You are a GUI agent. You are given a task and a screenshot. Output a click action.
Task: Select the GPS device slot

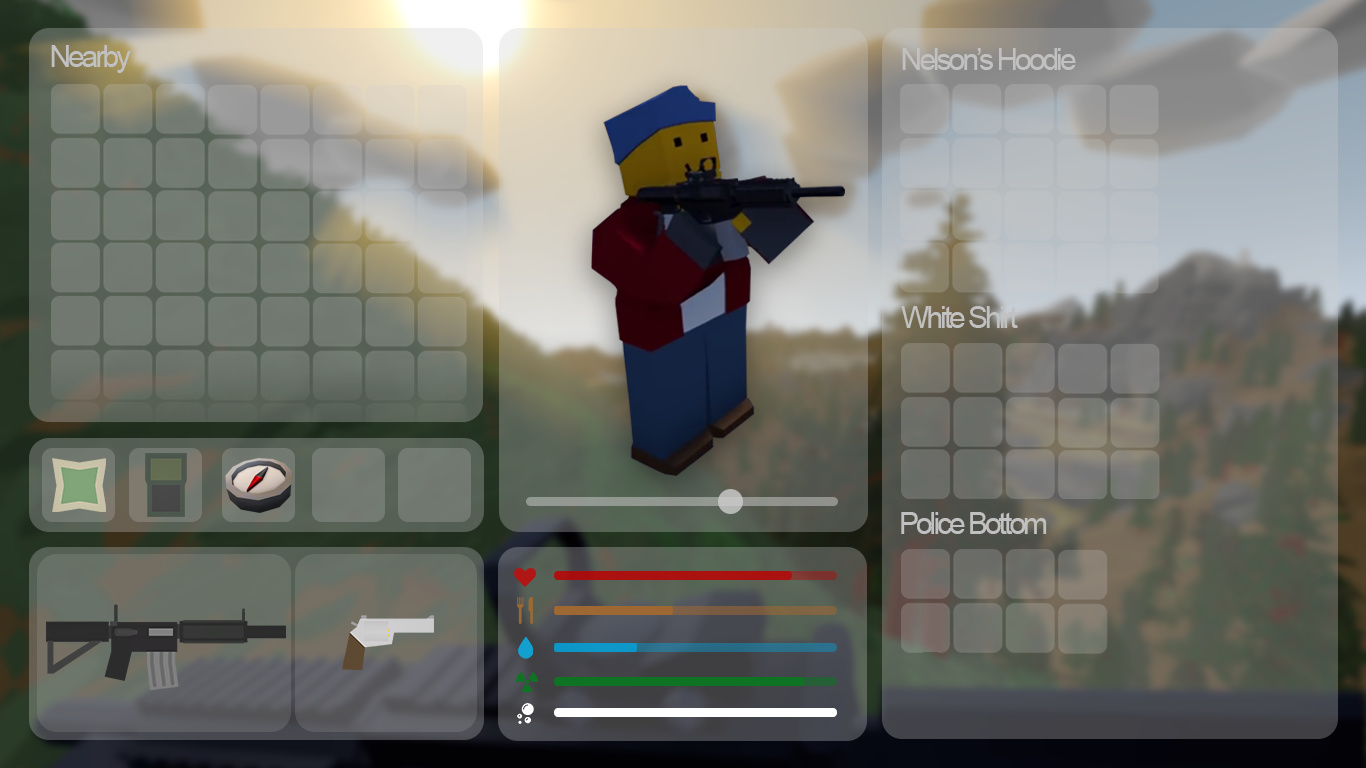(x=166, y=484)
